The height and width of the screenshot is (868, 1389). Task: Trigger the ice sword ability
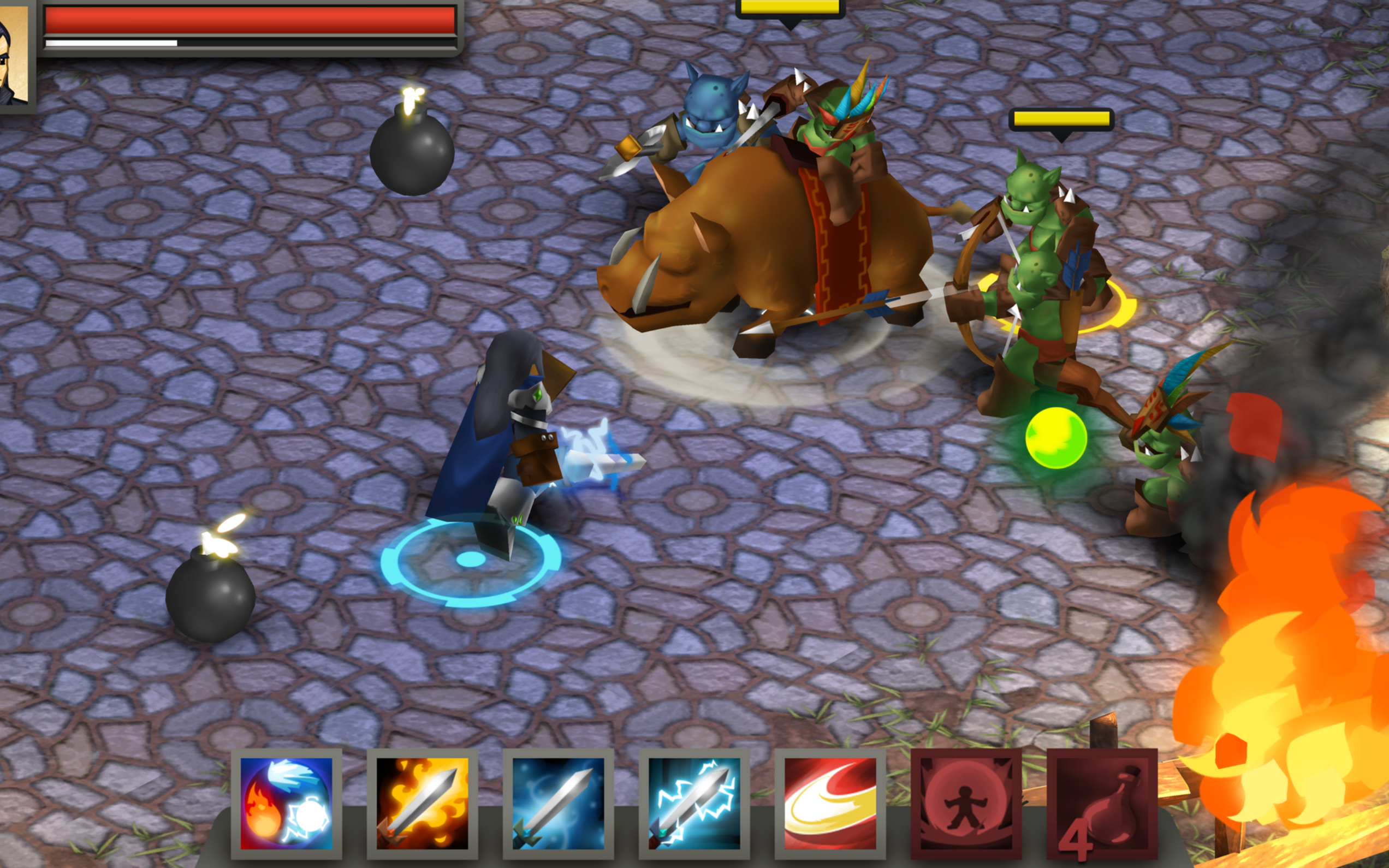[558, 802]
